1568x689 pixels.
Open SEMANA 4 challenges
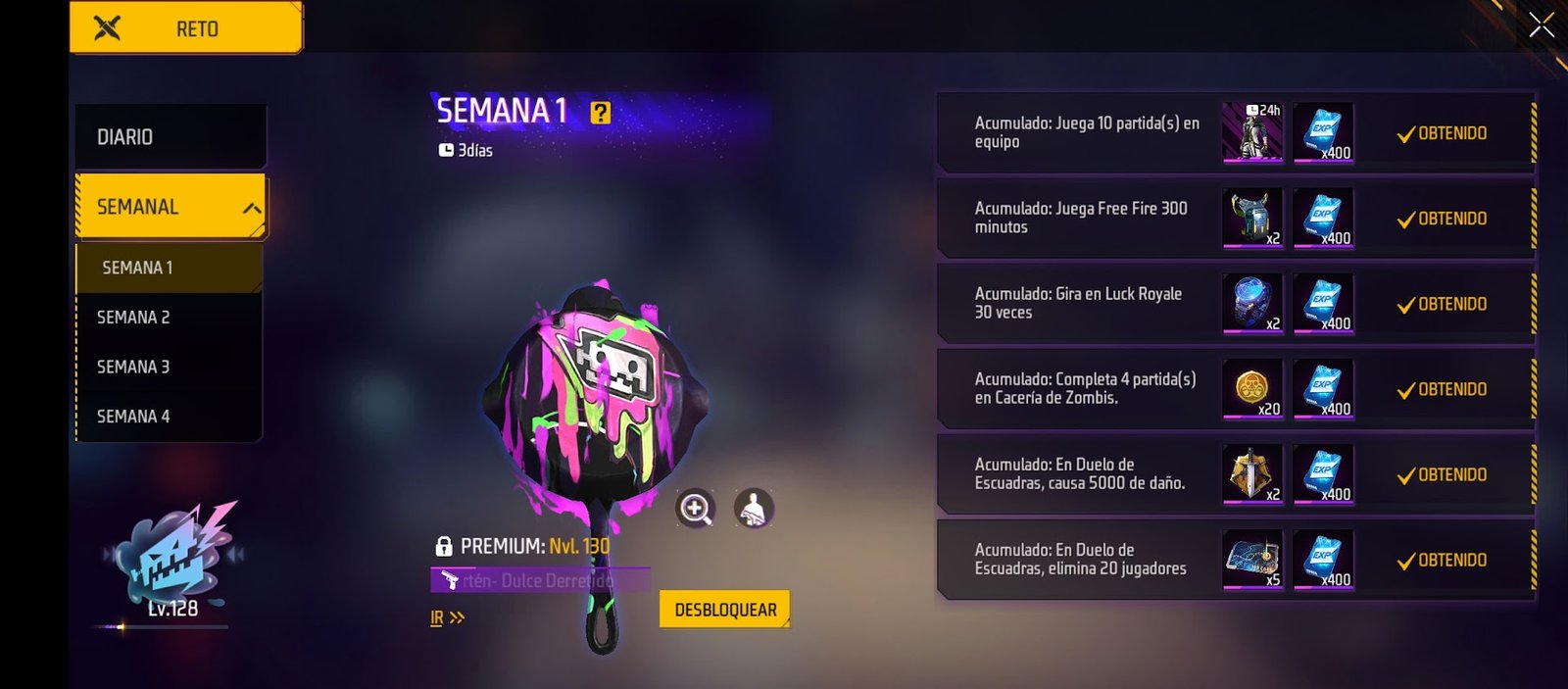coord(169,417)
